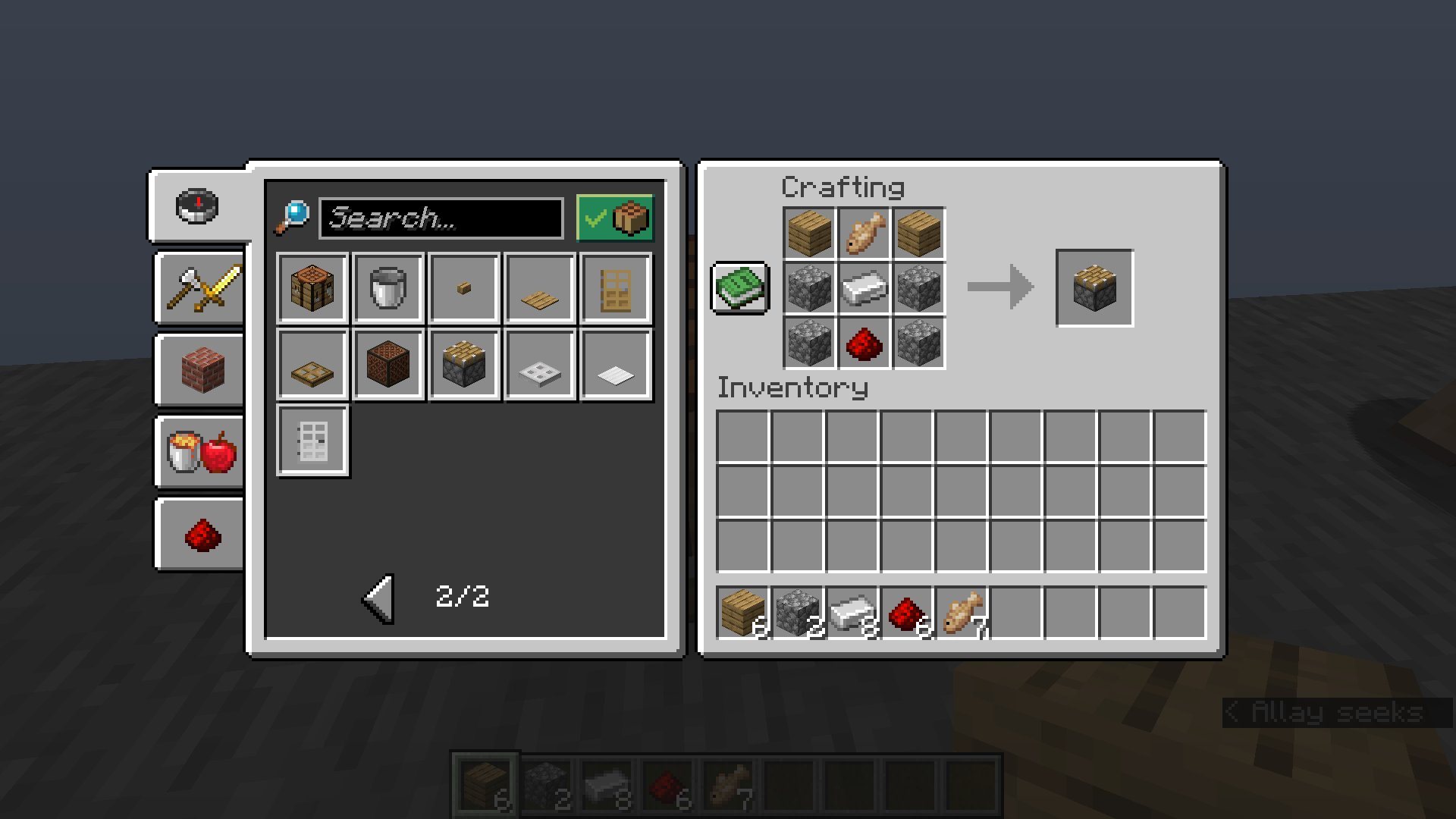The width and height of the screenshot is (1456, 819).
Task: Pick the piston recipe from results
Action: click(463, 365)
